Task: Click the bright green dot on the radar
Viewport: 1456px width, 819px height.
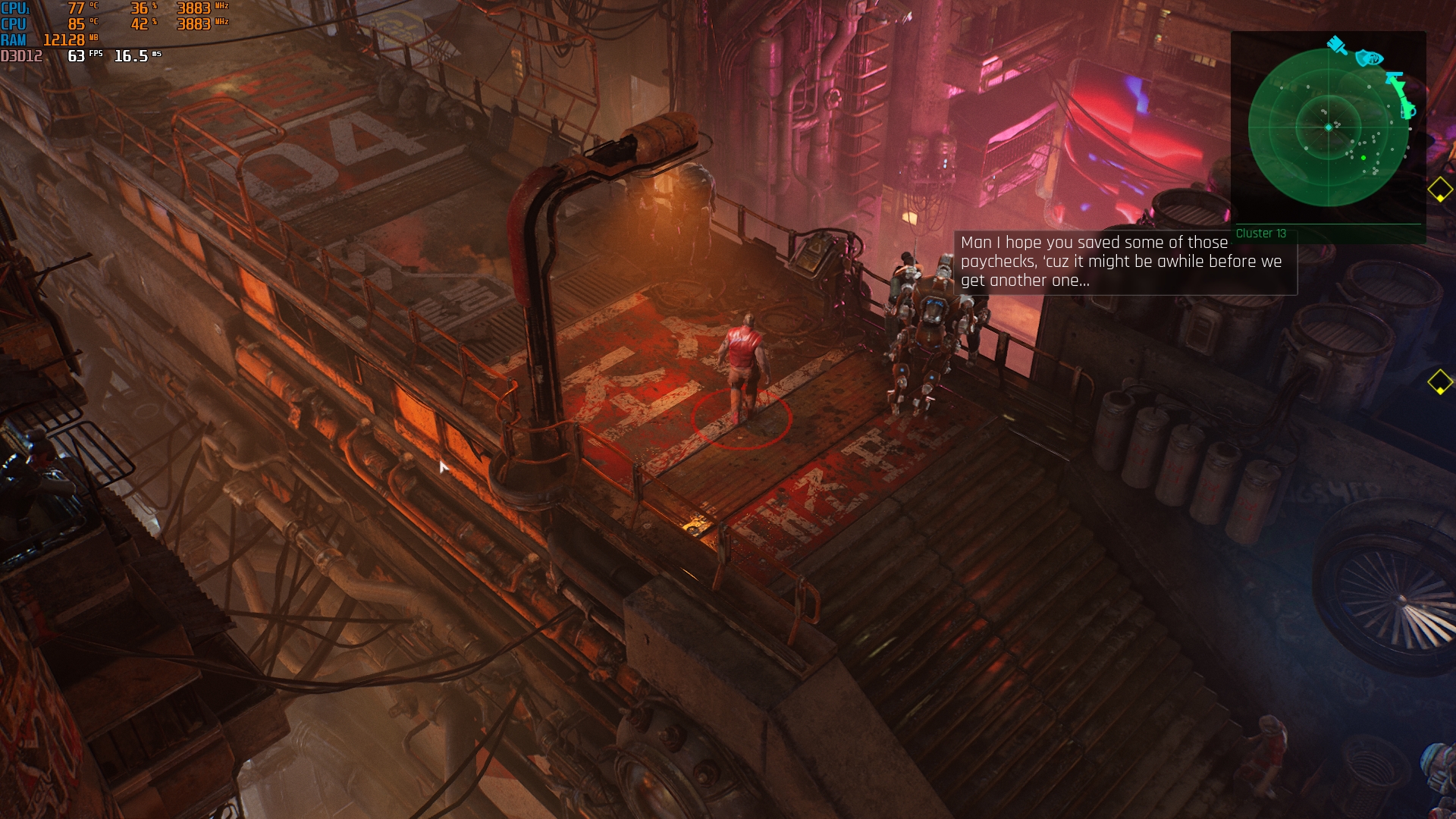Action: 1363,158
